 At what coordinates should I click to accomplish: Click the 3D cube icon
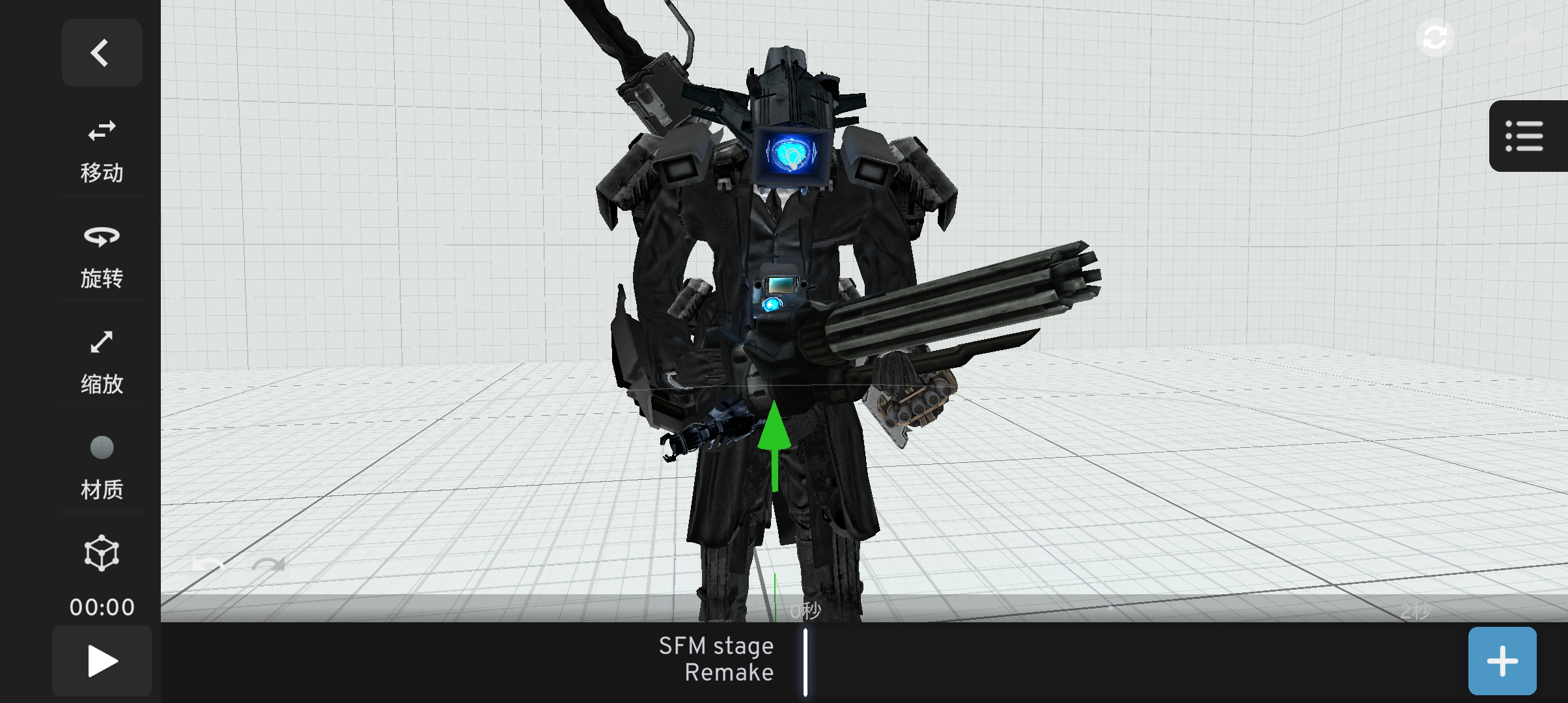click(102, 554)
